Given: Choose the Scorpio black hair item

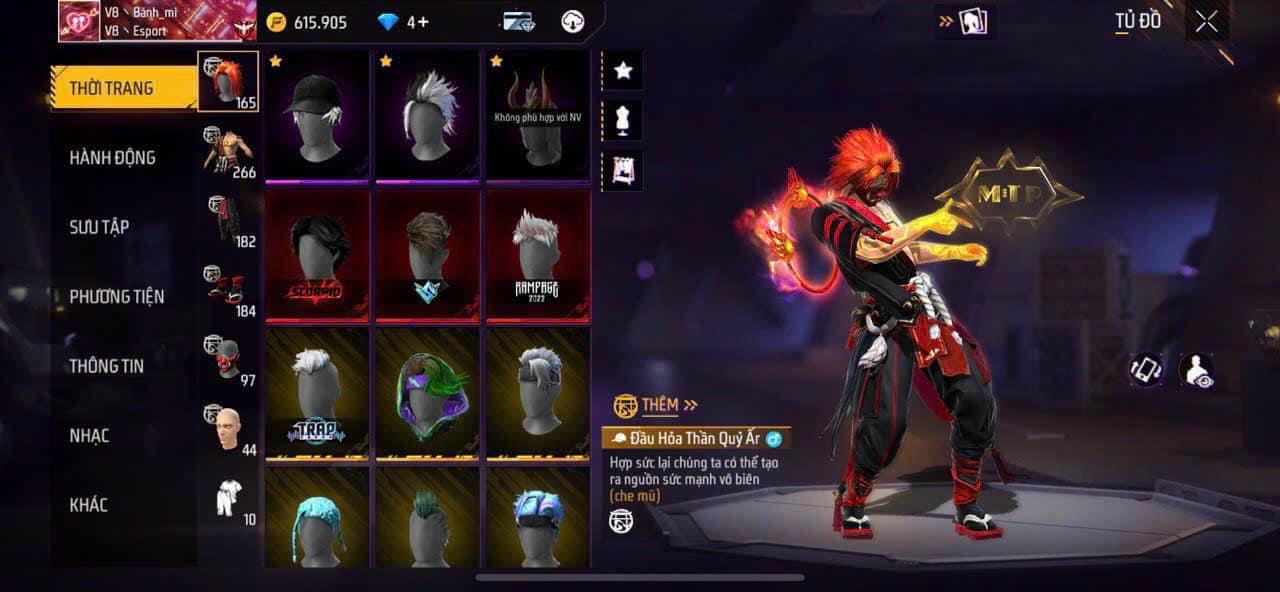Looking at the screenshot, I should click(318, 255).
